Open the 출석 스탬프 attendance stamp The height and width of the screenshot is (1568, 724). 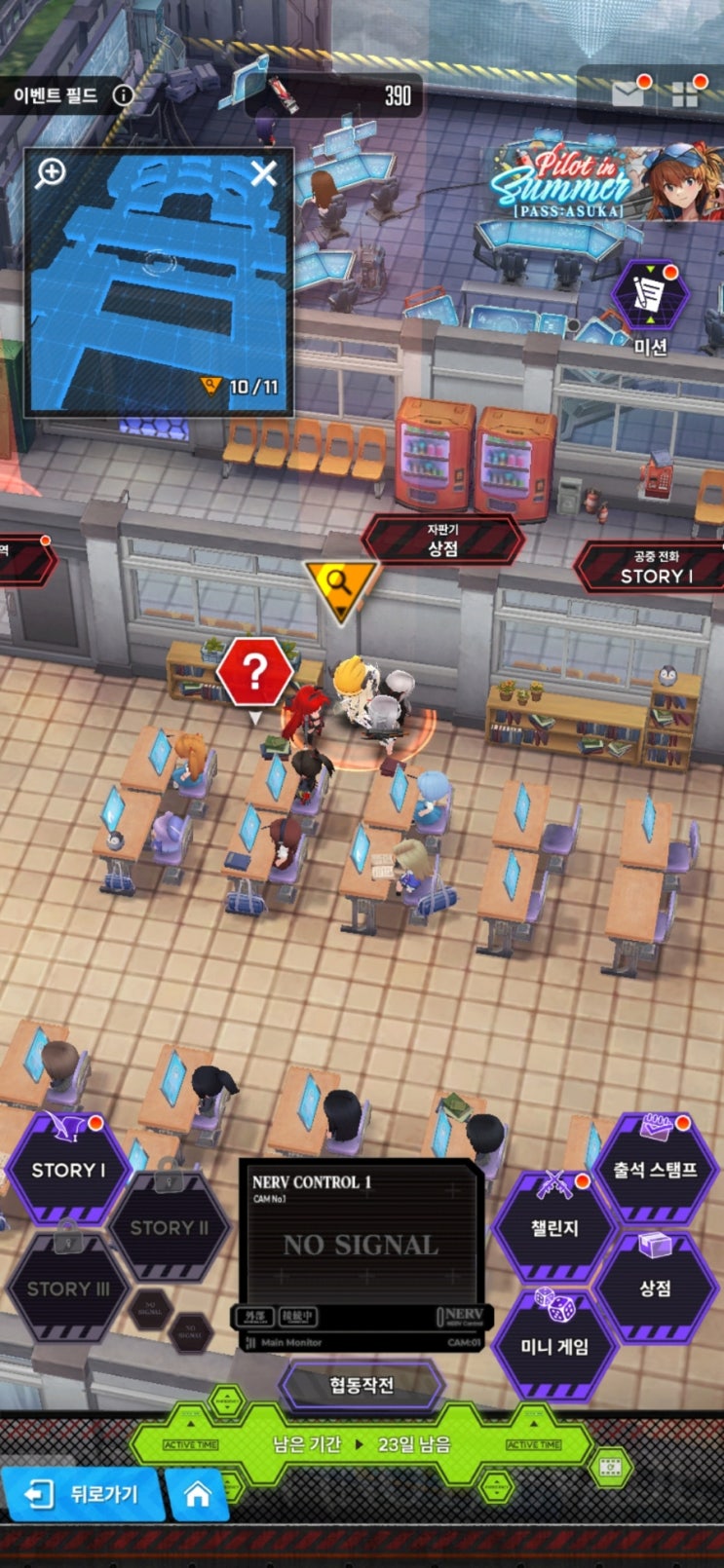655,1170
